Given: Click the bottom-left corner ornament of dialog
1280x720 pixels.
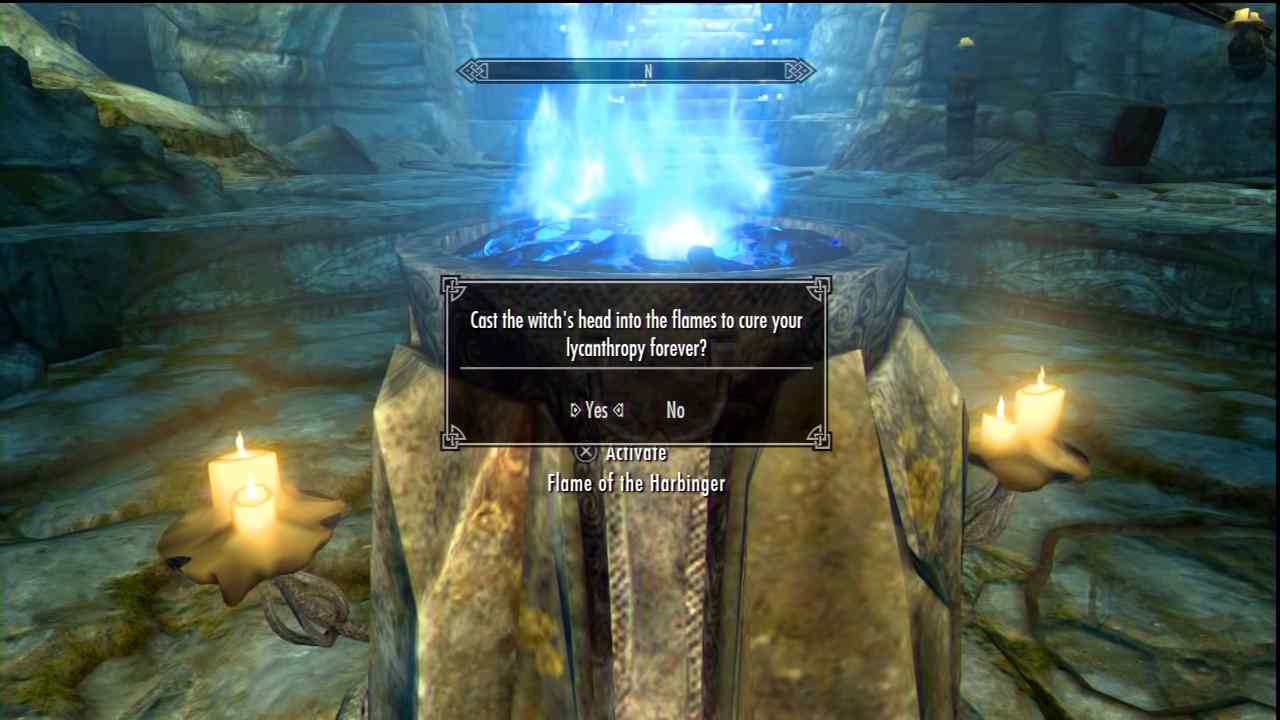Looking at the screenshot, I should tap(453, 438).
